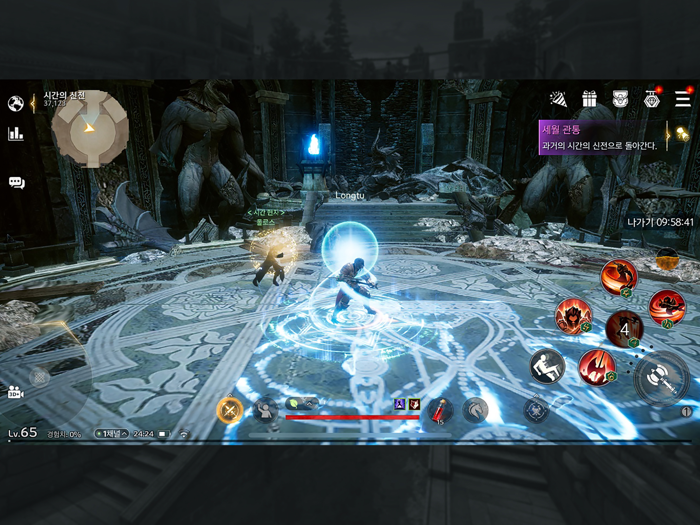Open the party popper event icon

click(x=558, y=99)
